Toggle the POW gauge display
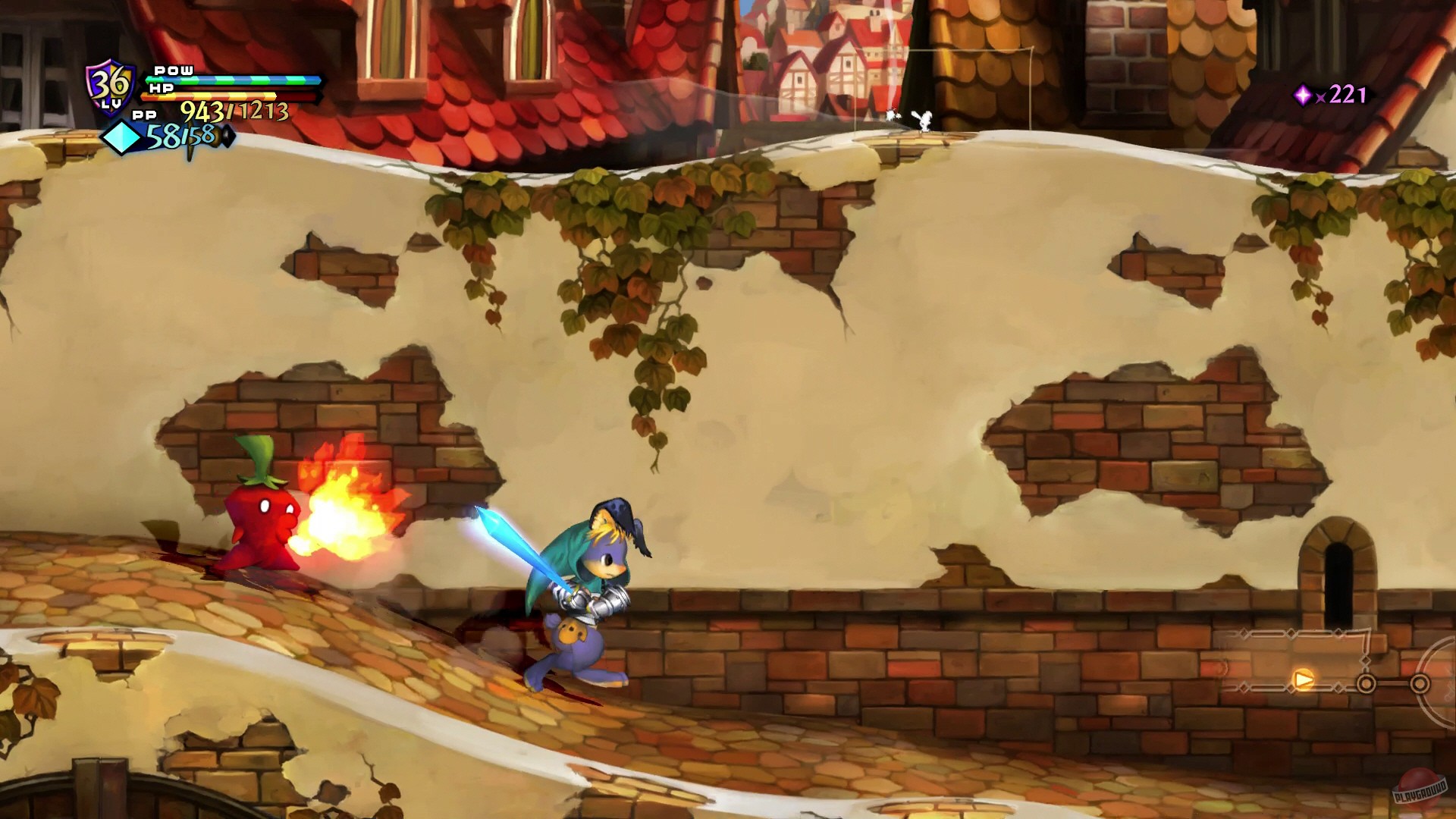Viewport: 1456px width, 819px height. click(x=227, y=79)
